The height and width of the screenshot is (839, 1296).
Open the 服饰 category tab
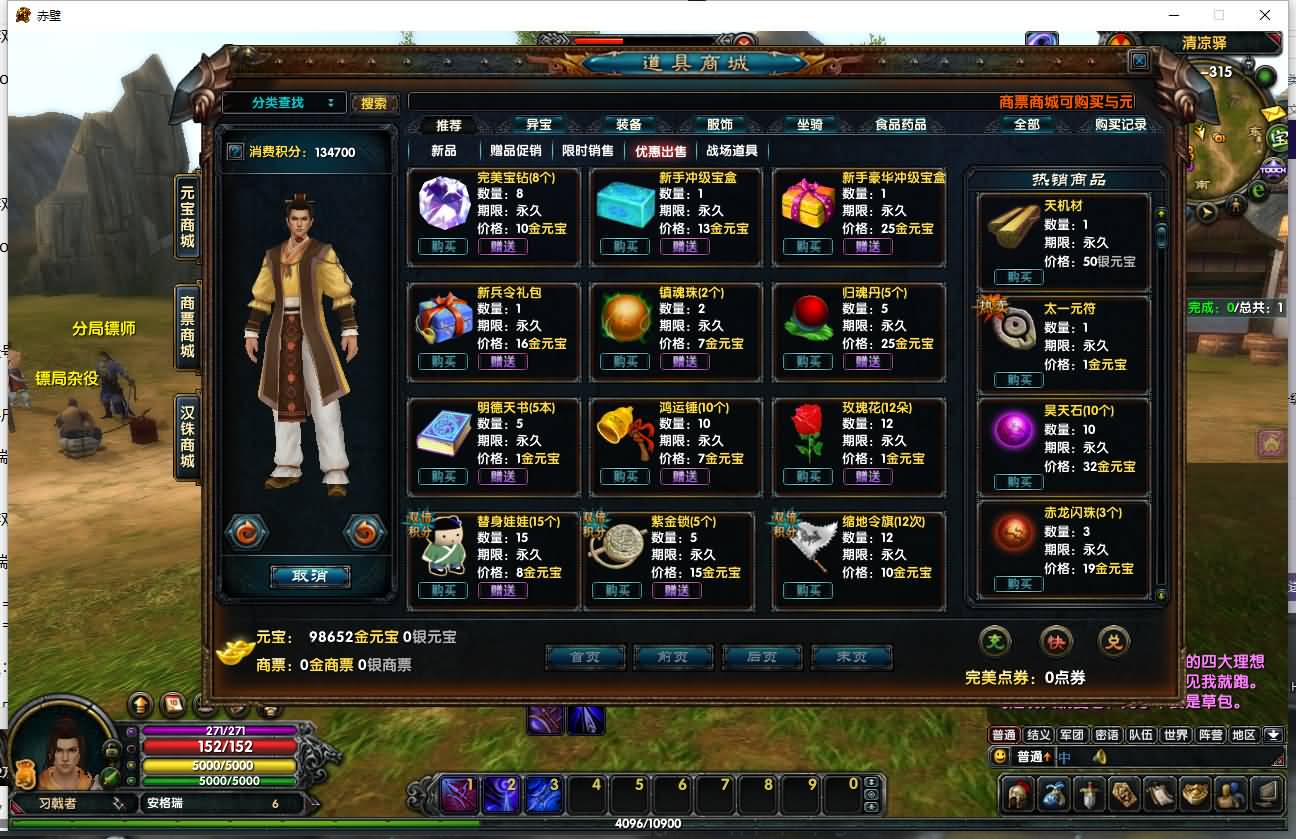click(719, 125)
